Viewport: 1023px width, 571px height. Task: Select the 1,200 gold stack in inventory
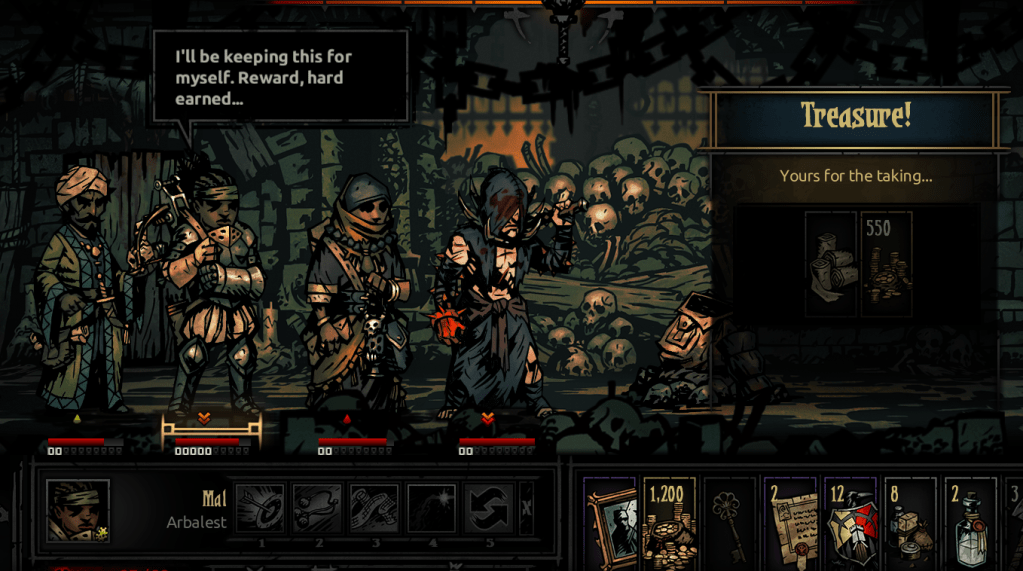click(x=670, y=521)
